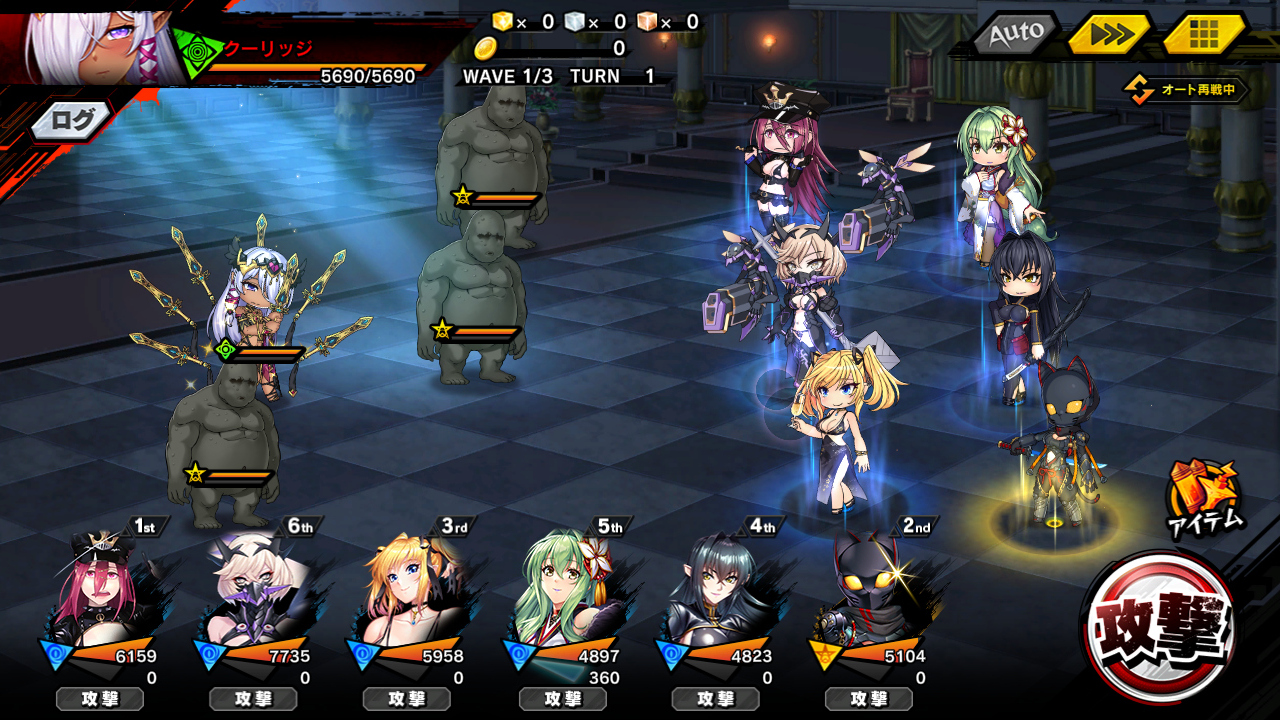Change the 攻撃 action under the 4823 HP unit
Screen dimensions: 1280x720
(x=716, y=699)
